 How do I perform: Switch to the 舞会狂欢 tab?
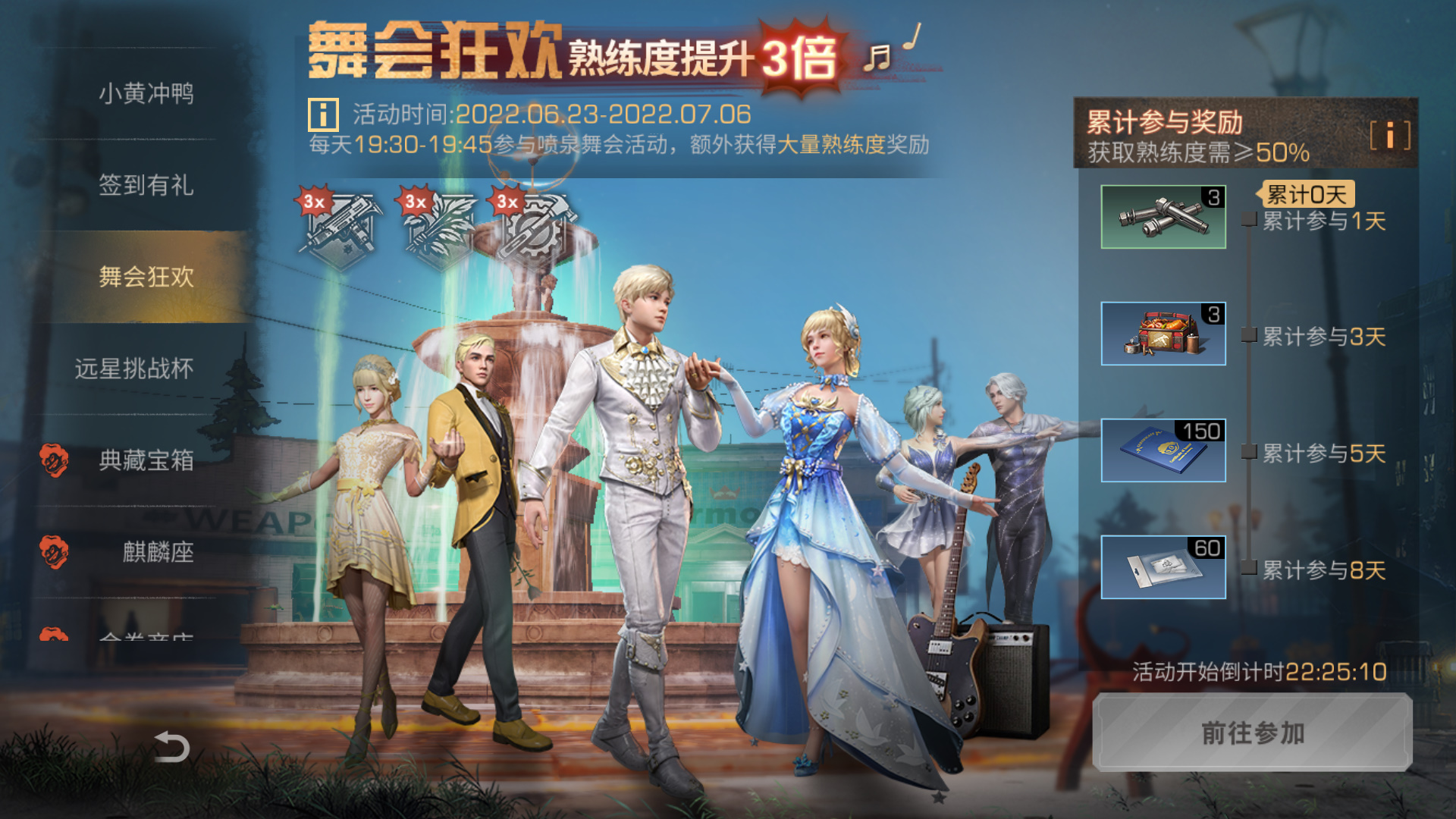pyautogui.click(x=146, y=278)
